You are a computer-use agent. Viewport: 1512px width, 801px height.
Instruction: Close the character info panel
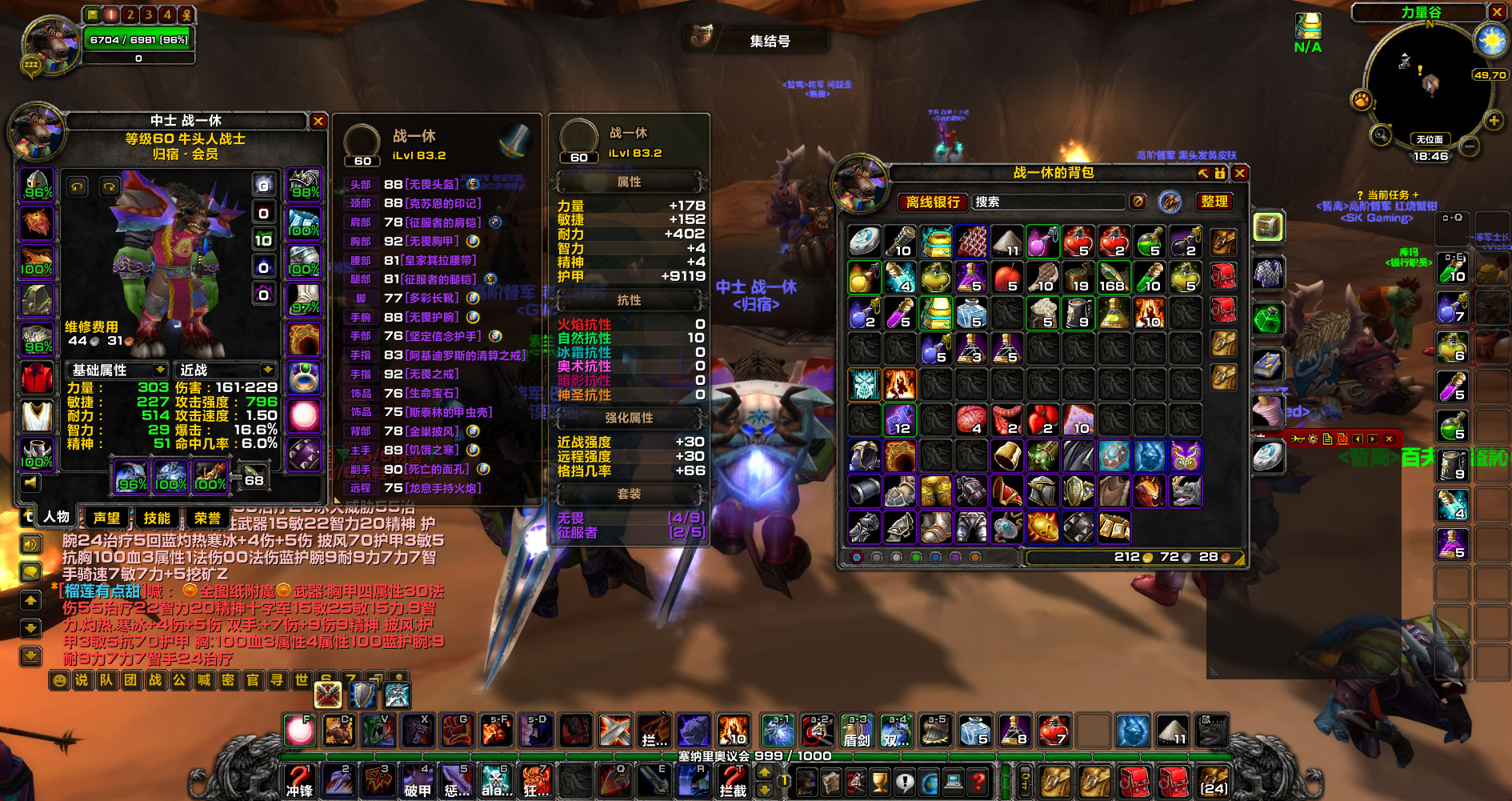(318, 121)
